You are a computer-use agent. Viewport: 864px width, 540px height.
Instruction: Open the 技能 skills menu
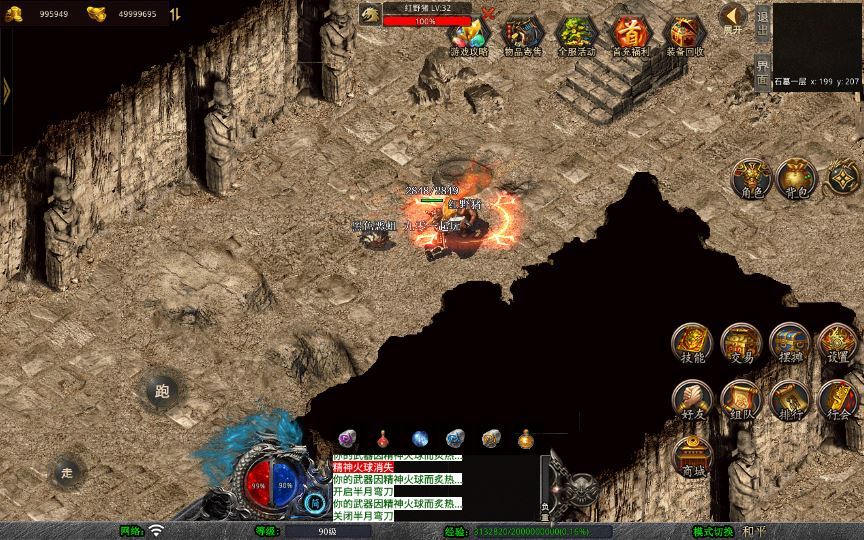(691, 343)
